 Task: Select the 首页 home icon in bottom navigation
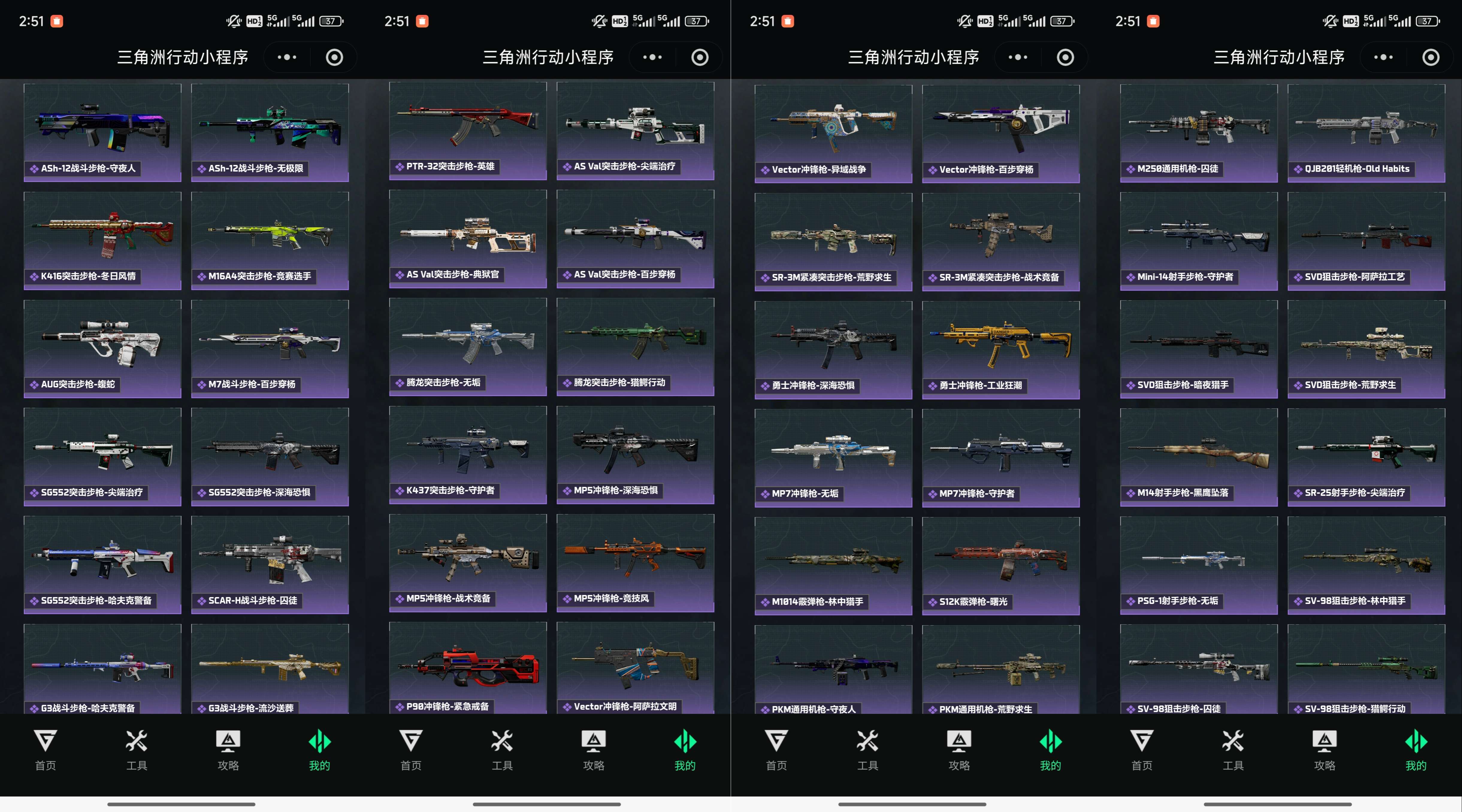click(x=46, y=749)
